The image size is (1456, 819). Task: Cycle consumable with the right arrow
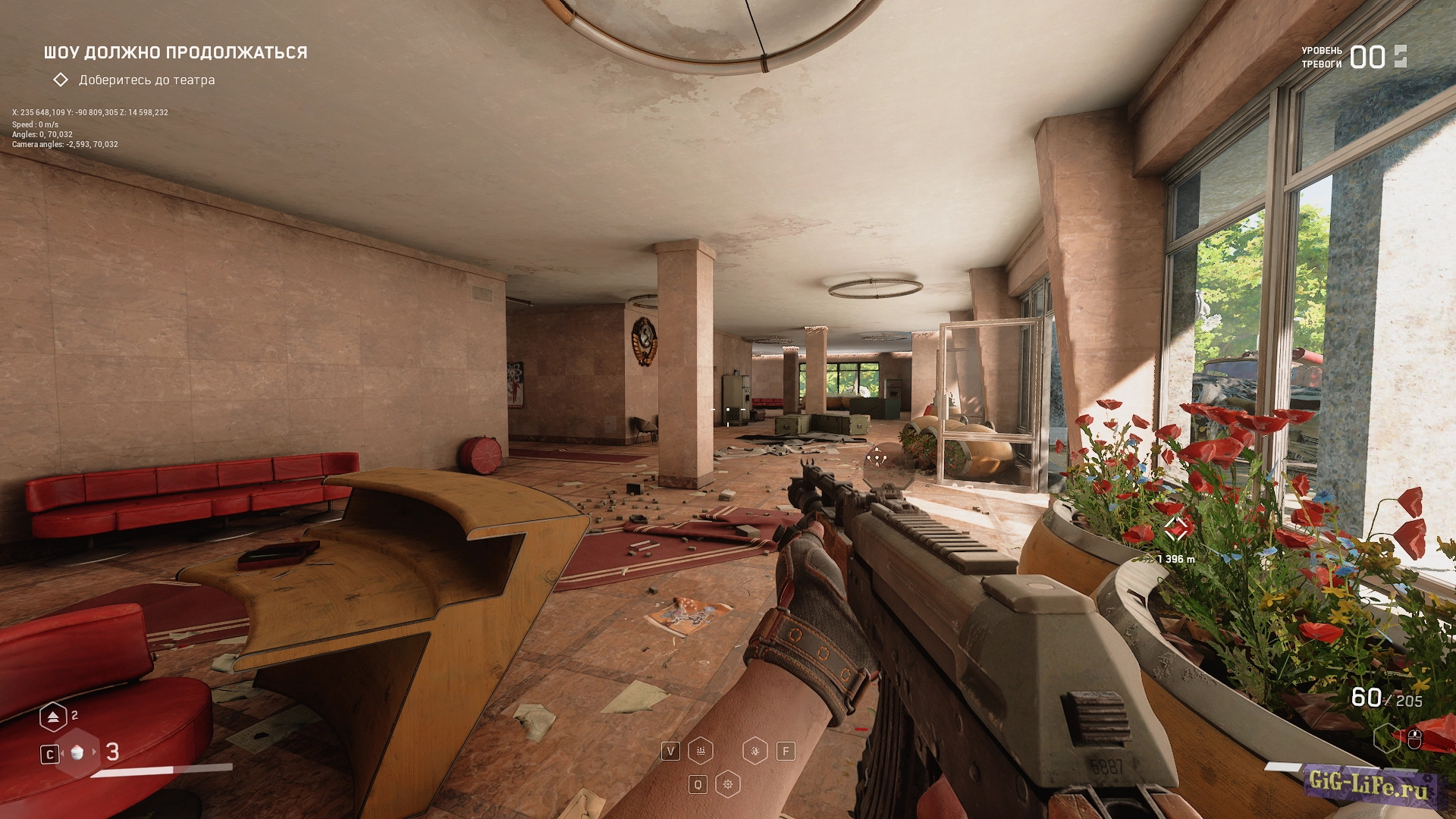(95, 752)
